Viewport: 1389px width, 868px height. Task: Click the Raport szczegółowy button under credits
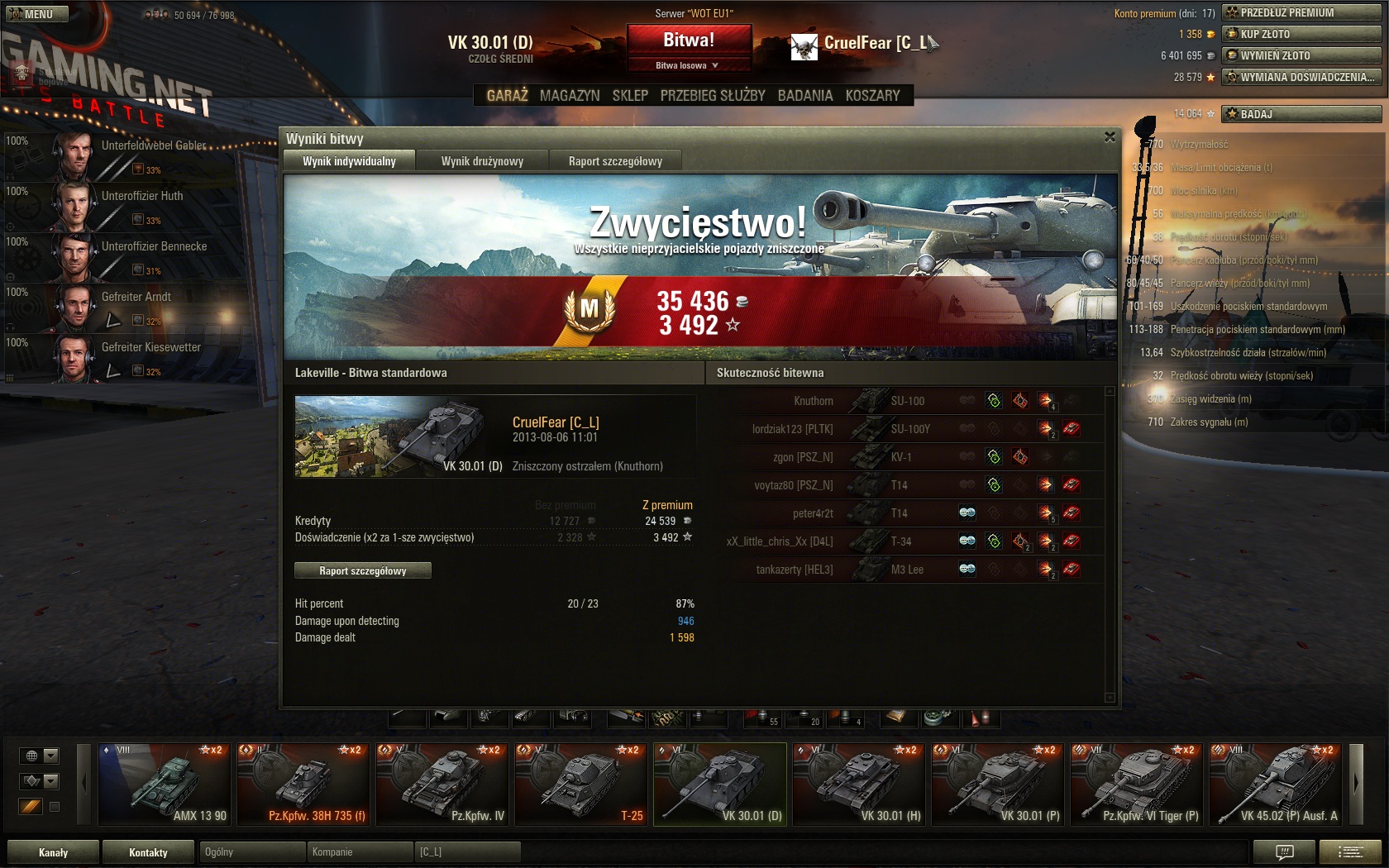pos(363,570)
